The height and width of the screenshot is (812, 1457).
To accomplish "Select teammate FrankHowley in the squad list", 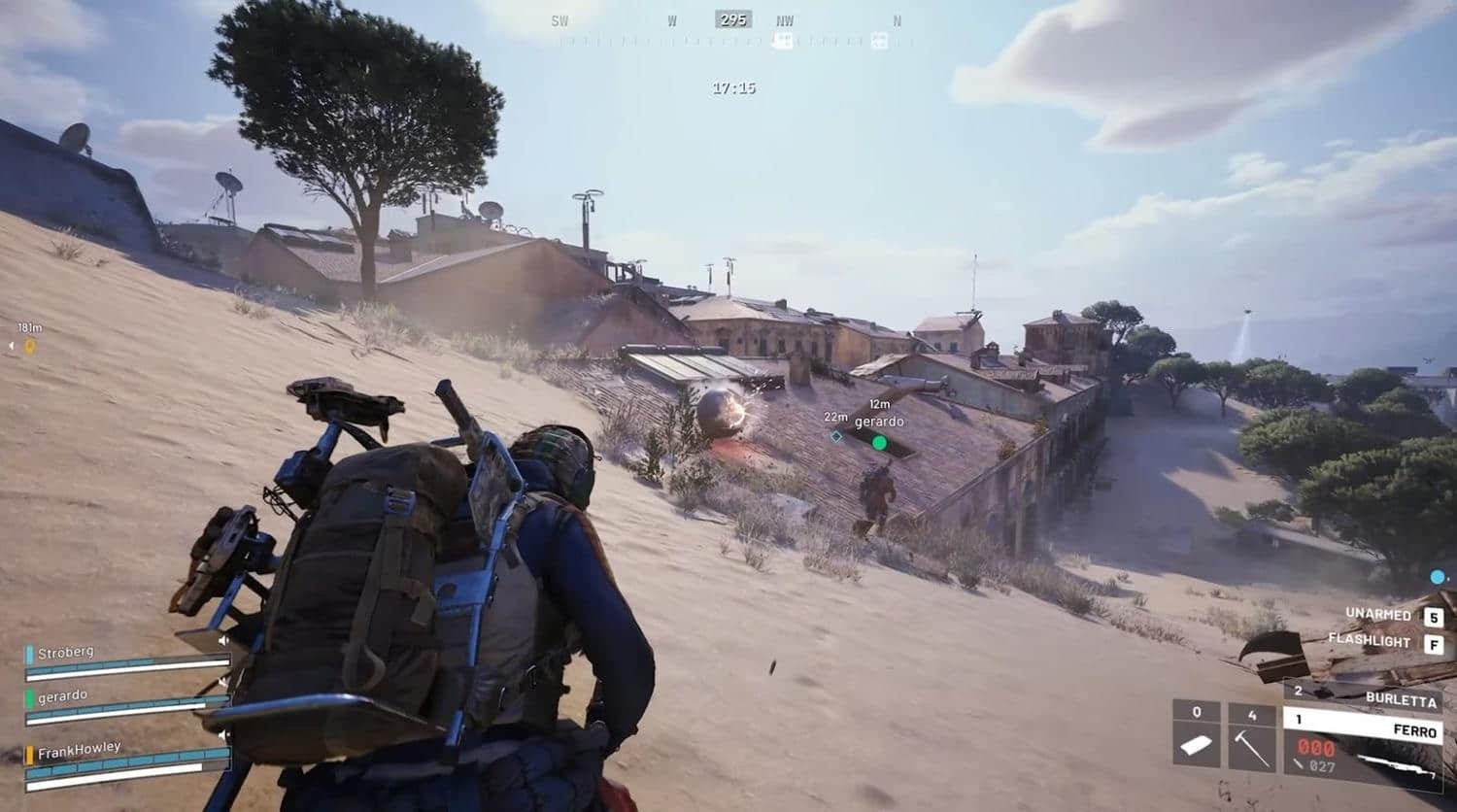I will point(126,756).
